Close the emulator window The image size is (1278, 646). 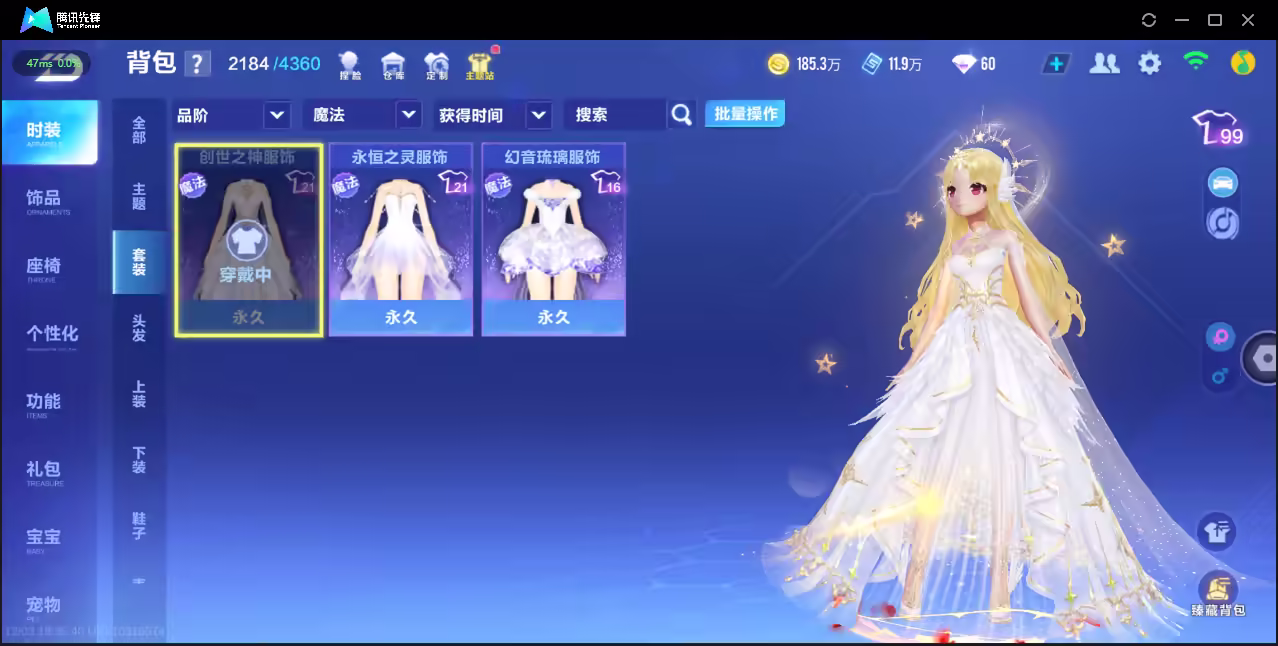pyautogui.click(x=1248, y=20)
